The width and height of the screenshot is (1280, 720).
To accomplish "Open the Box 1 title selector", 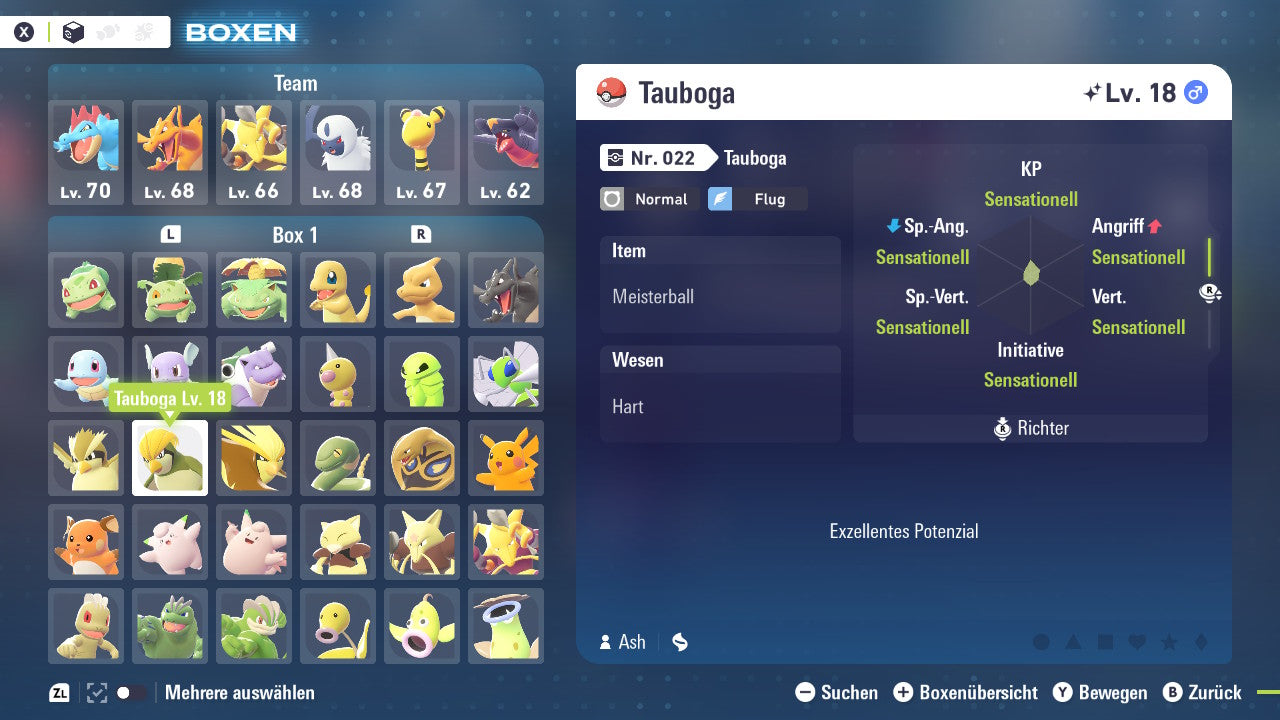I will pyautogui.click(x=294, y=235).
